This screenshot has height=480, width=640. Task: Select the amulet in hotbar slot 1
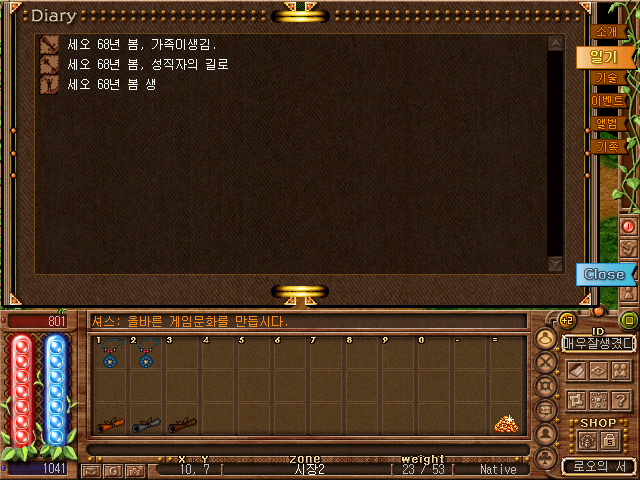[110, 356]
